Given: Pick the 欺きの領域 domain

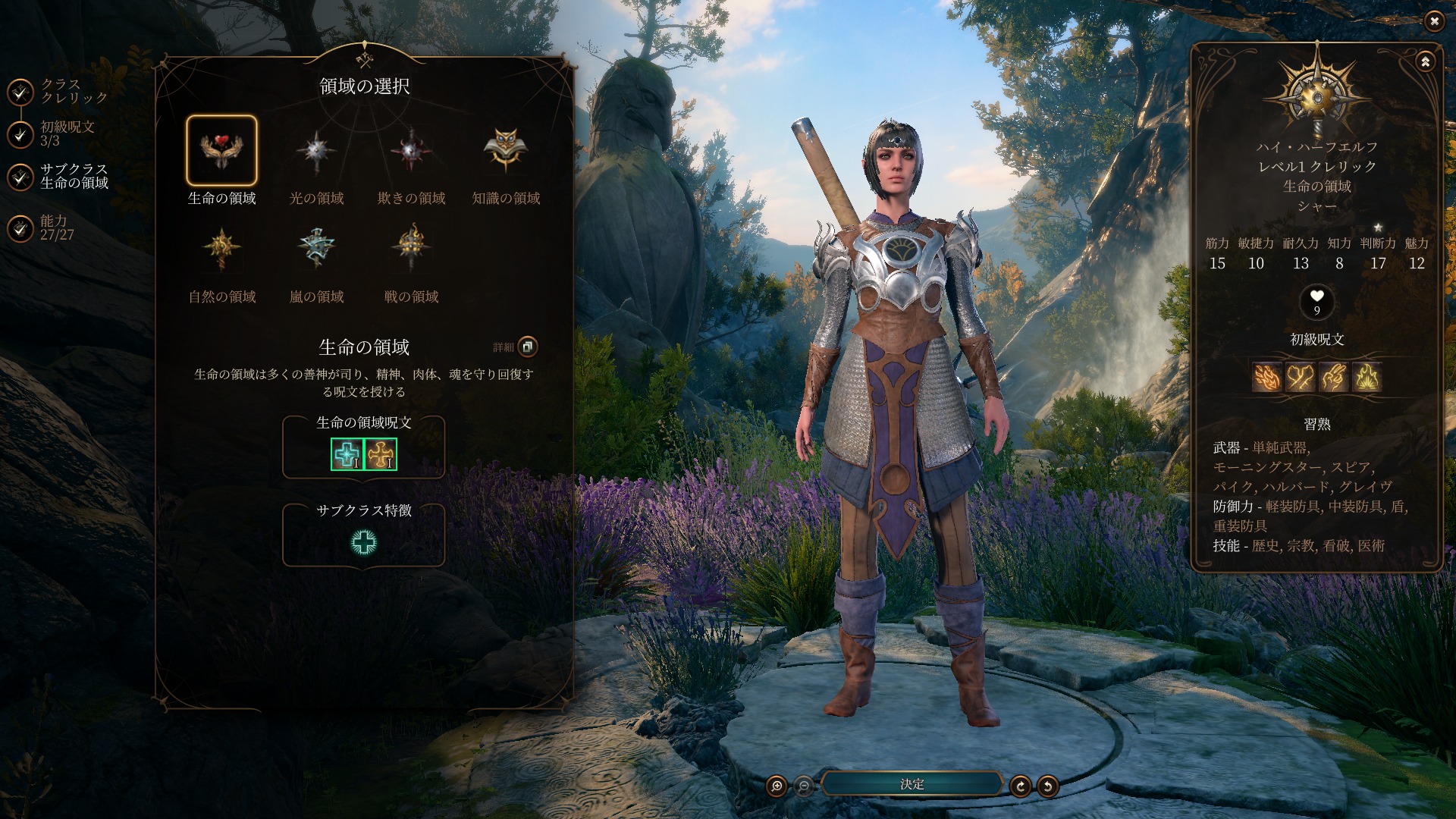Looking at the screenshot, I should (411, 151).
